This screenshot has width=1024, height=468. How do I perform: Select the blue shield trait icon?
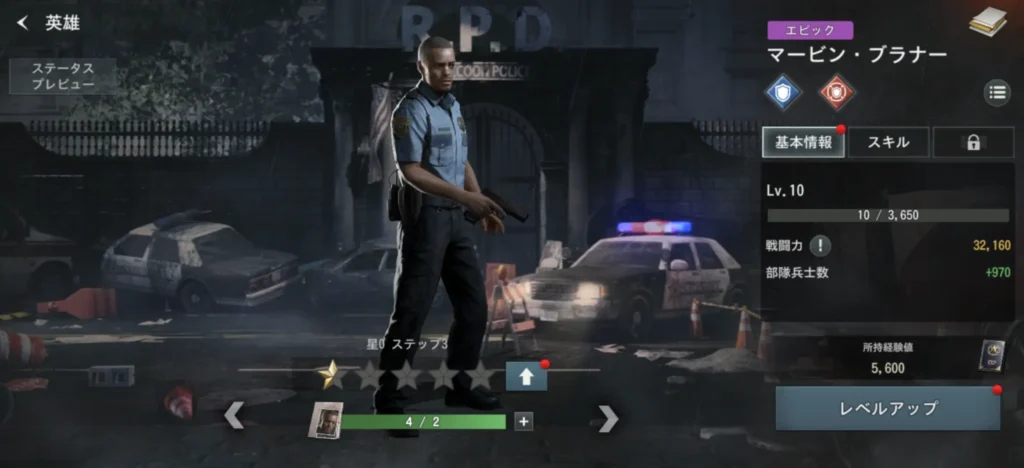(784, 92)
